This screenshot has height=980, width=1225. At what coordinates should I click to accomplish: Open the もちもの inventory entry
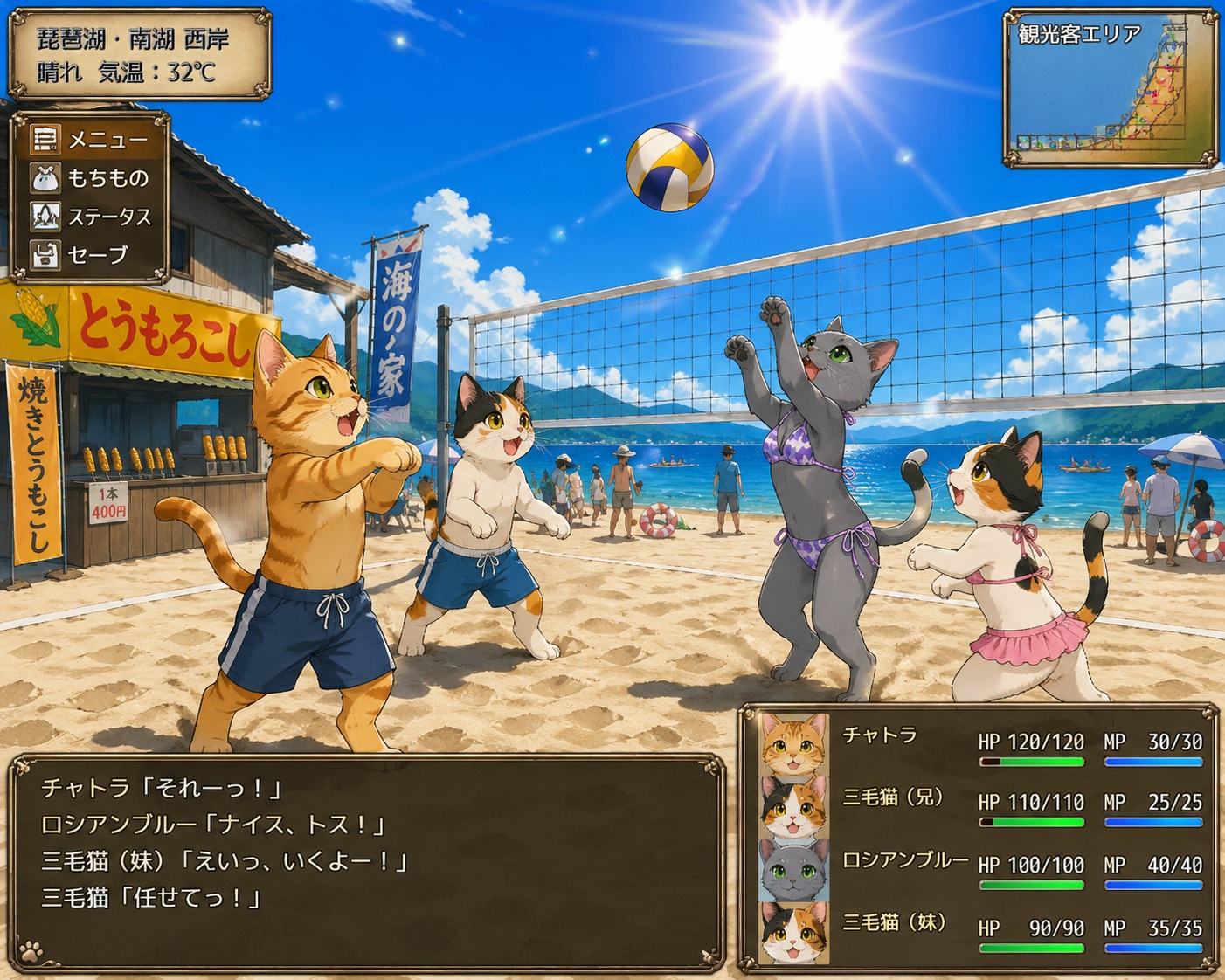pos(90,178)
